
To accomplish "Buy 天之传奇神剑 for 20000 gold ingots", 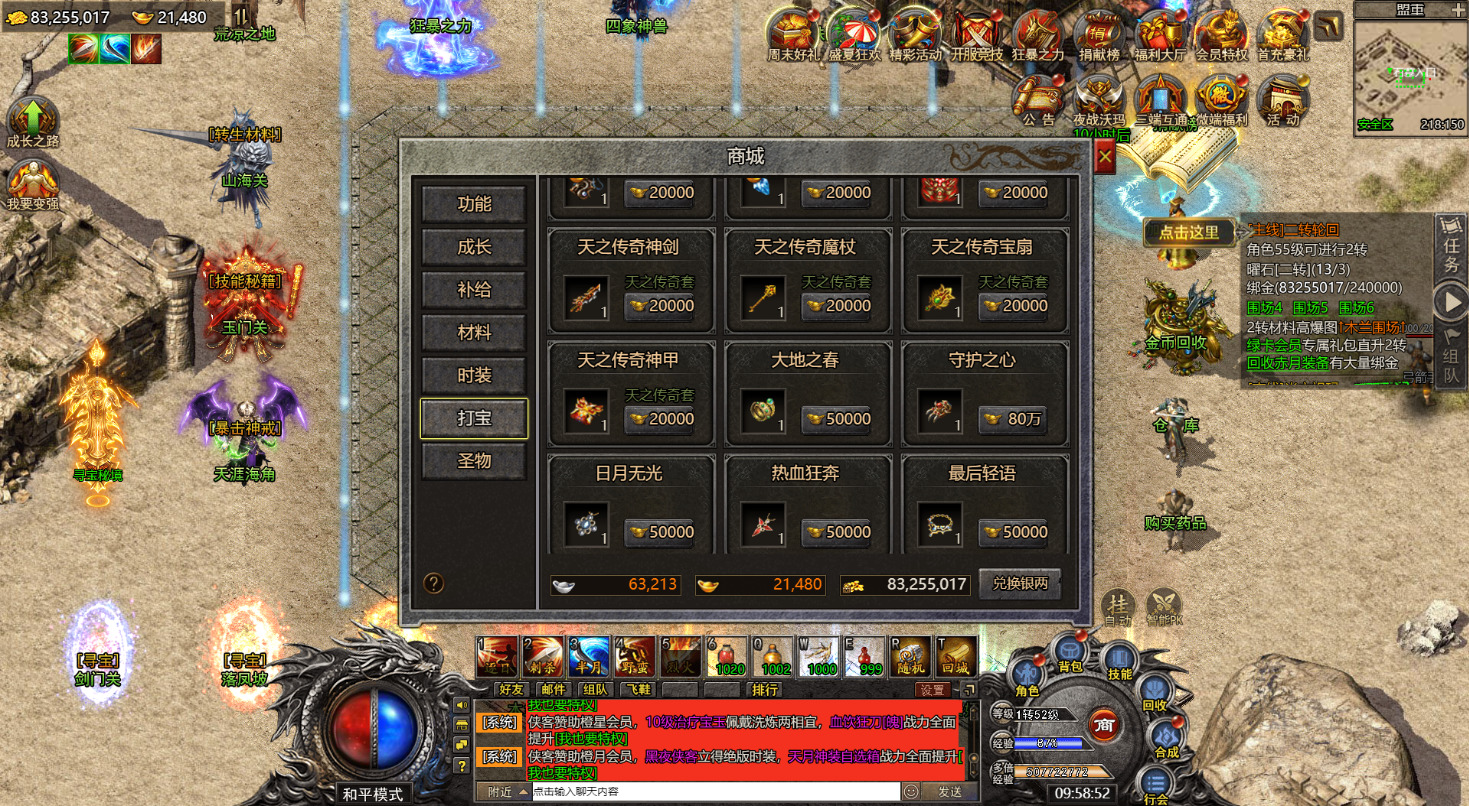I will (x=661, y=306).
